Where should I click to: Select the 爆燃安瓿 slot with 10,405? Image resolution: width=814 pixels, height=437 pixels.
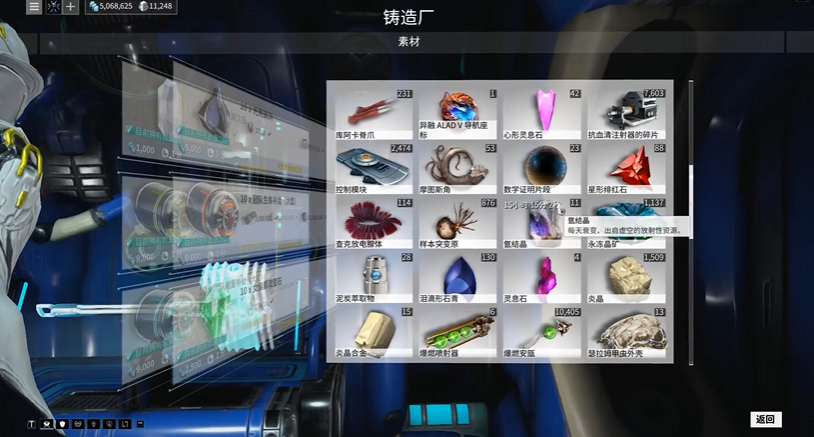click(542, 332)
